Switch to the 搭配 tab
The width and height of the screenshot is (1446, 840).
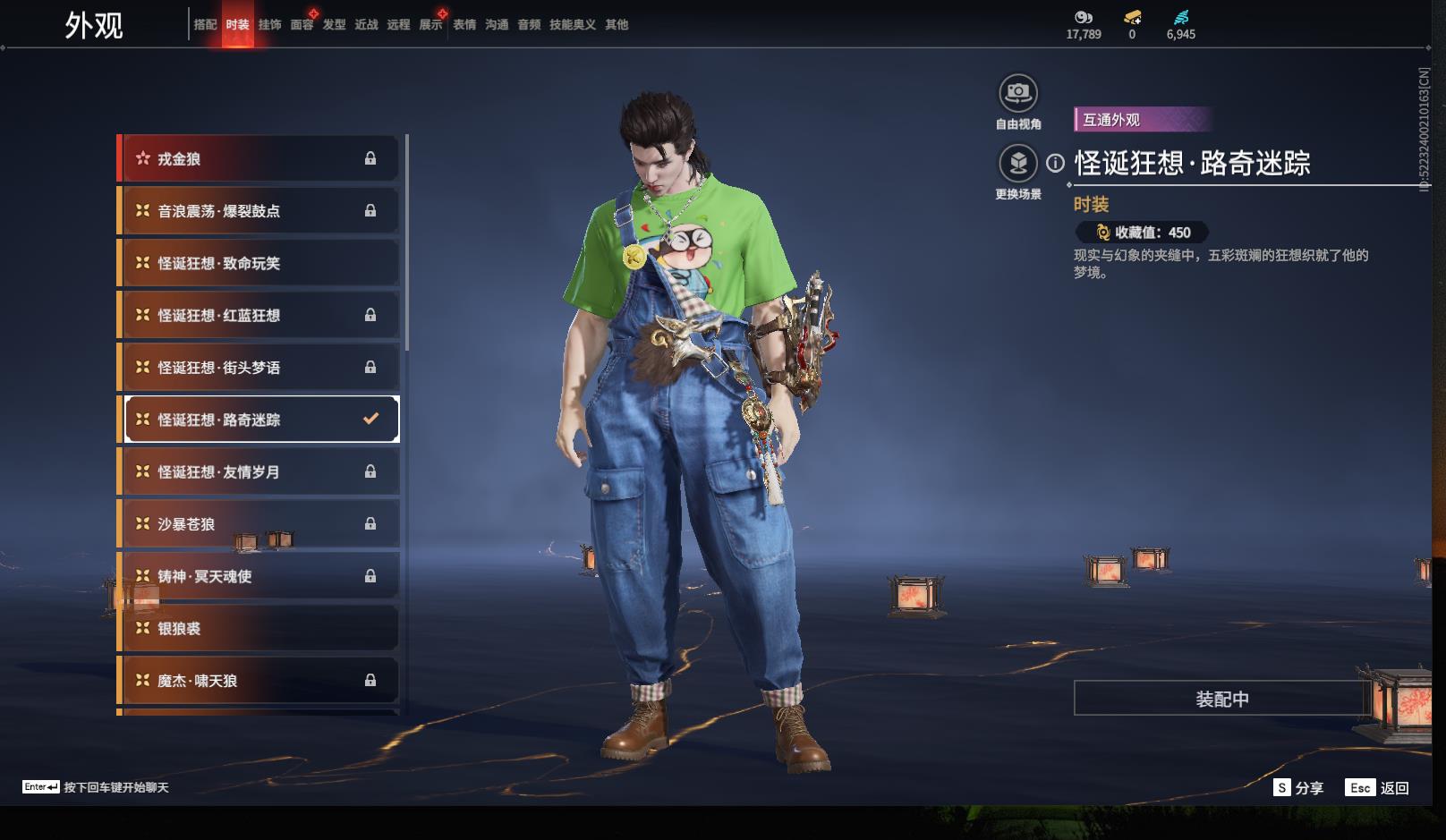[x=205, y=25]
